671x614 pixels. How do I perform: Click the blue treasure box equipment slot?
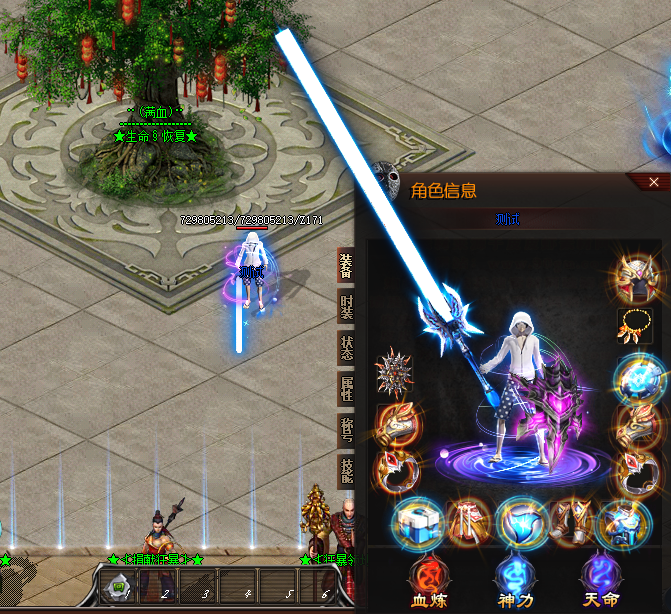[416, 523]
